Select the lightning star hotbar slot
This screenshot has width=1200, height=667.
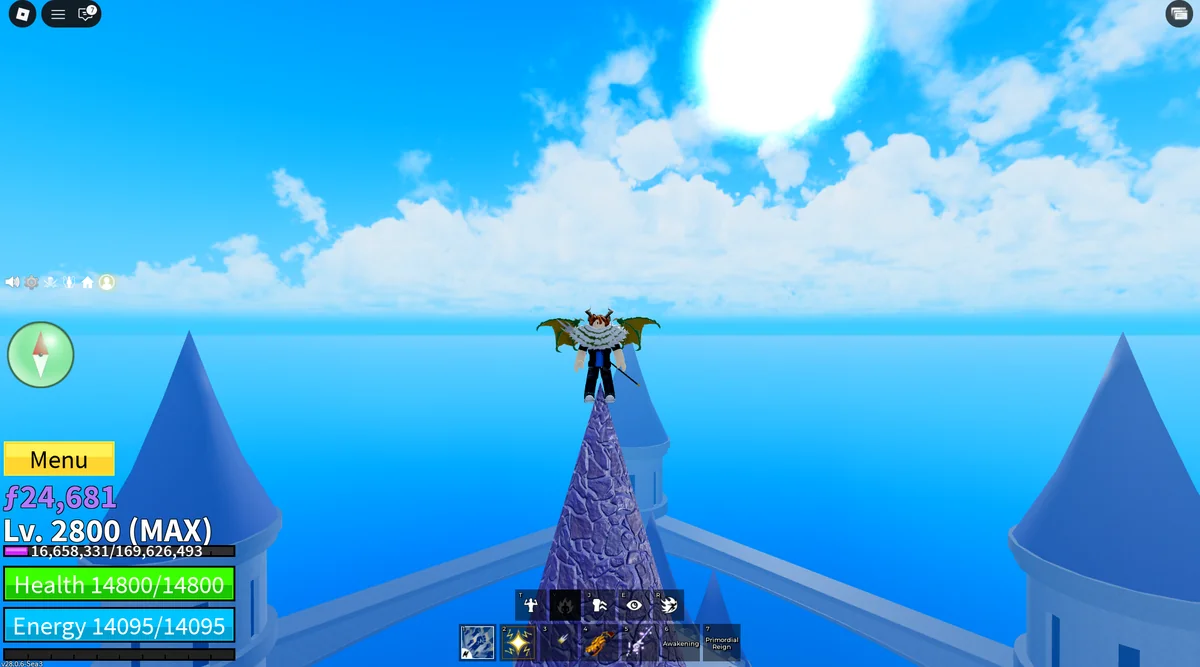coord(518,642)
